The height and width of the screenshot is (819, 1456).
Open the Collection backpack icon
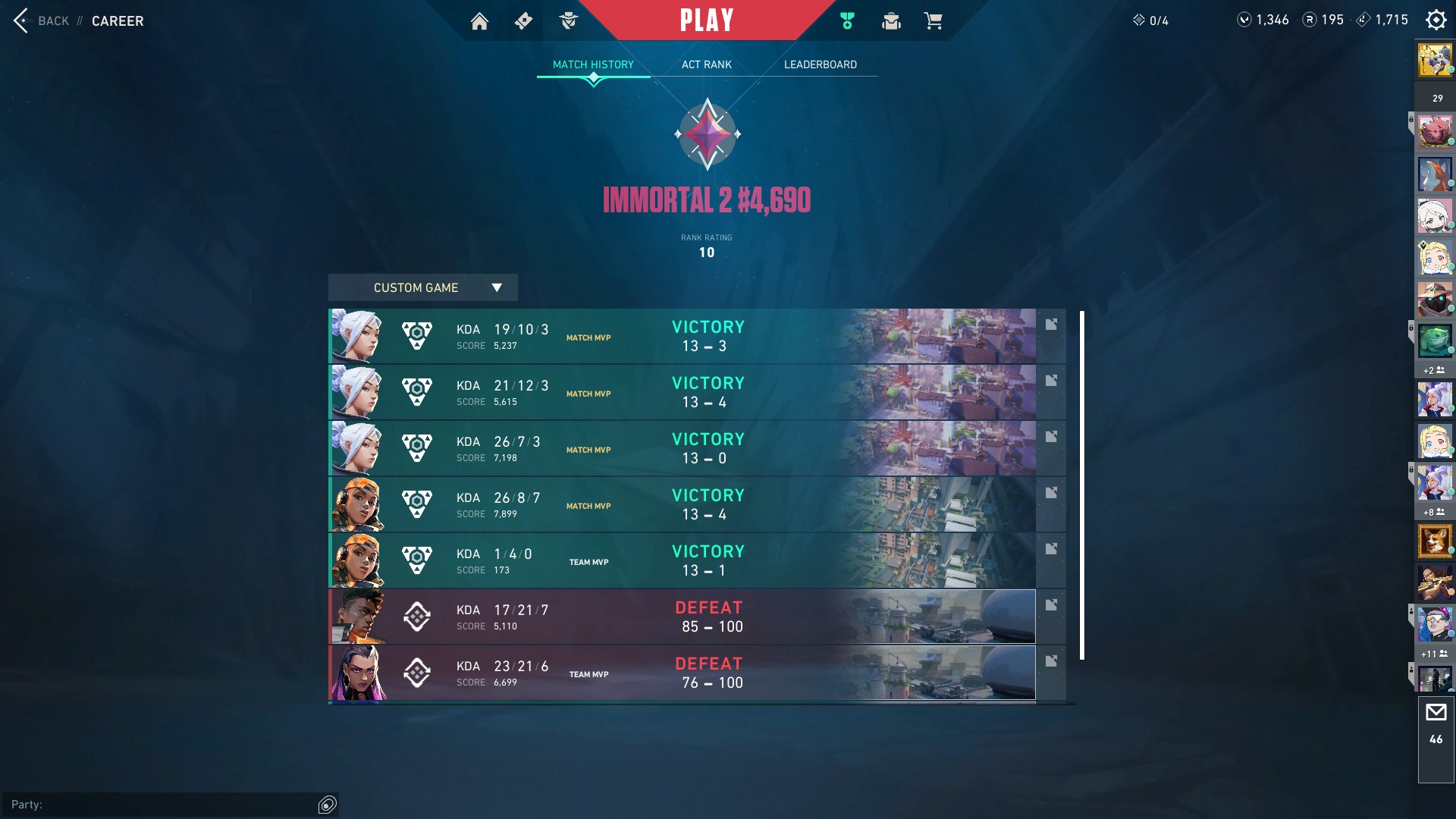[891, 21]
